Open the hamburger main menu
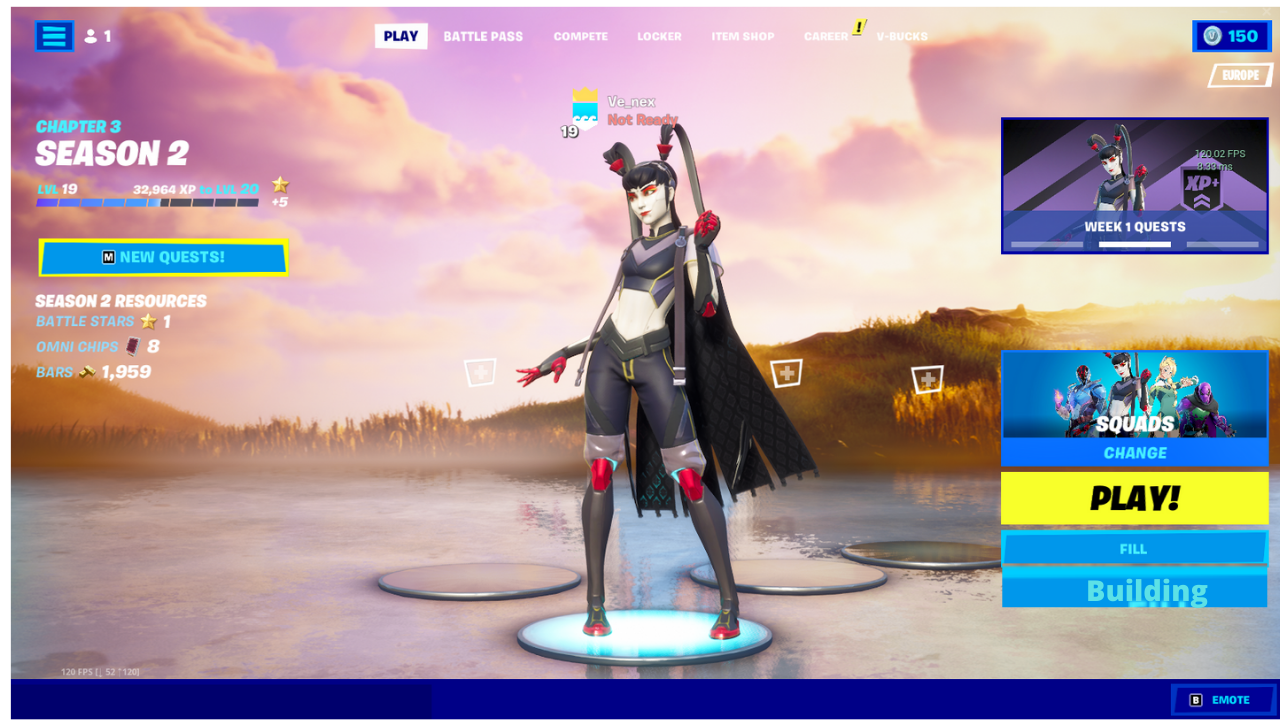 click(x=55, y=36)
